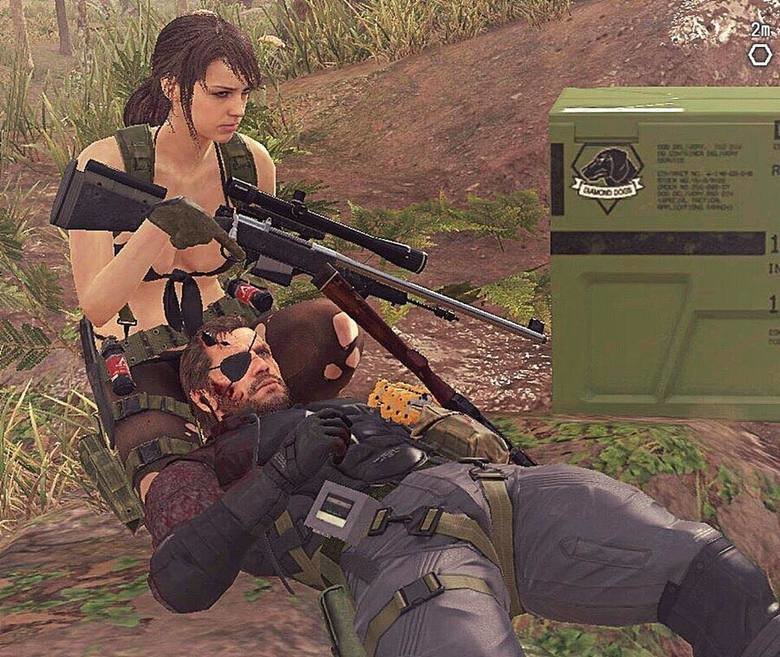This screenshot has height=657, width=780.
Task: Click the hexagon supply drop marker
Action: [760, 55]
